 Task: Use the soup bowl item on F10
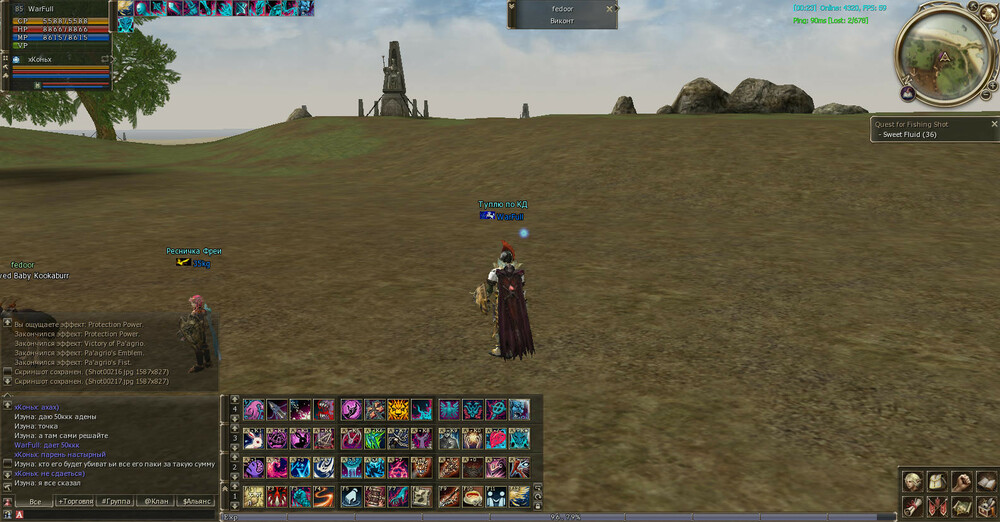click(471, 497)
